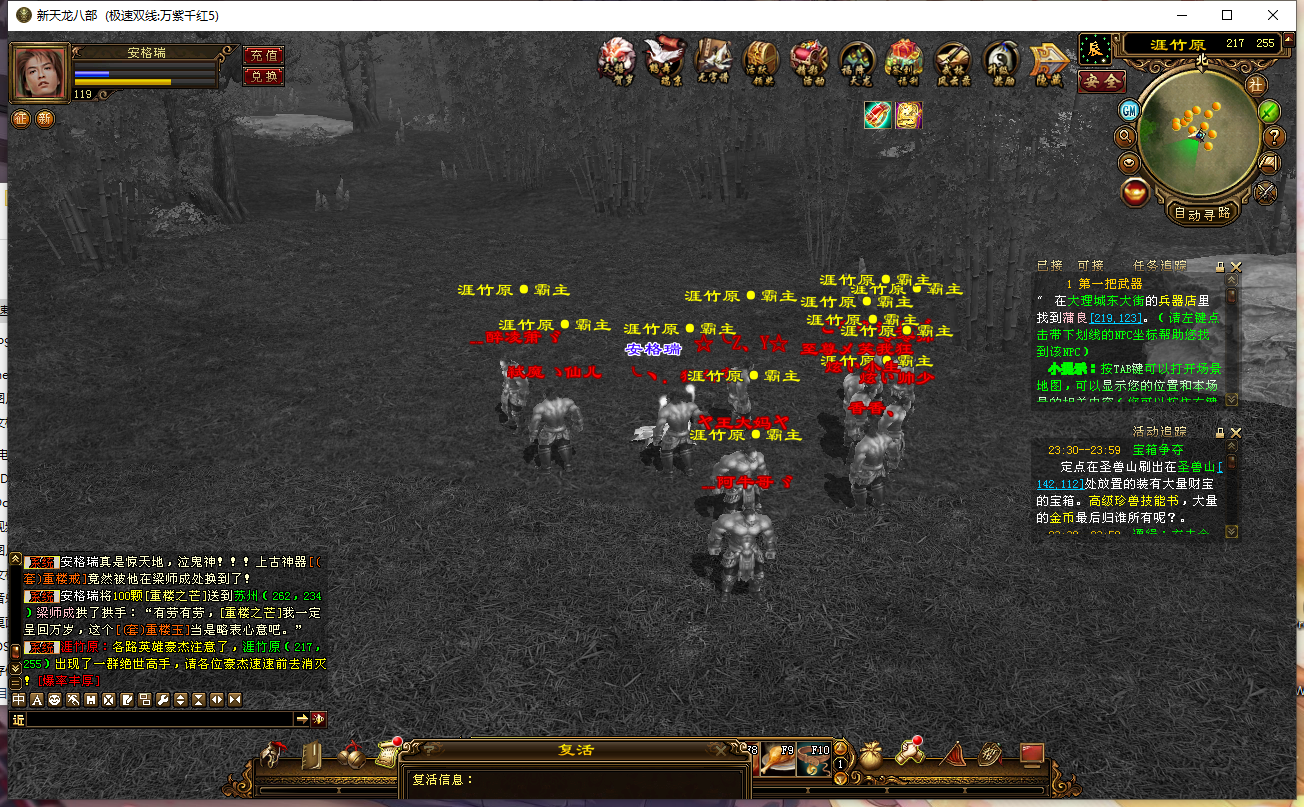Start 自动寻路 auto-pathfinding
This screenshot has width=1304, height=807.
[x=1202, y=213]
